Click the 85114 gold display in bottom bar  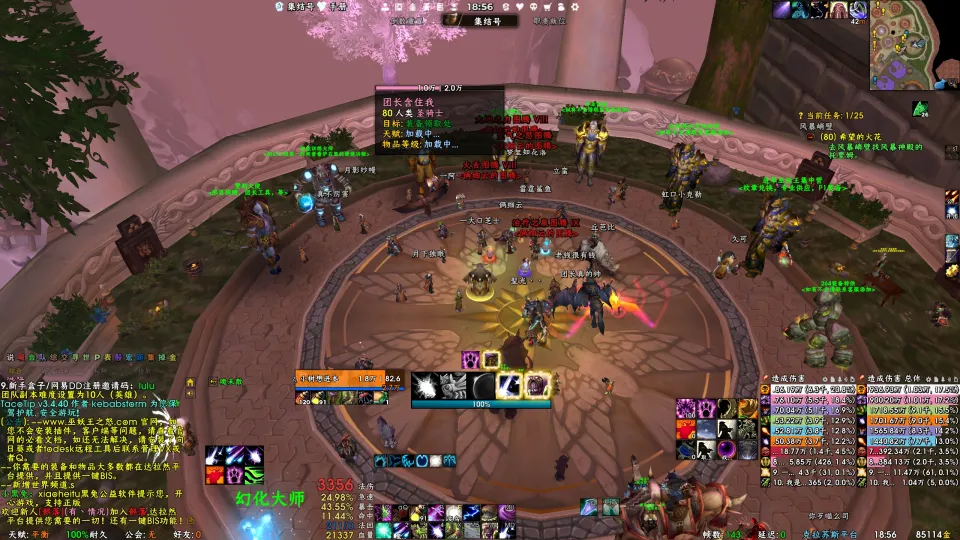pyautogui.click(x=930, y=534)
